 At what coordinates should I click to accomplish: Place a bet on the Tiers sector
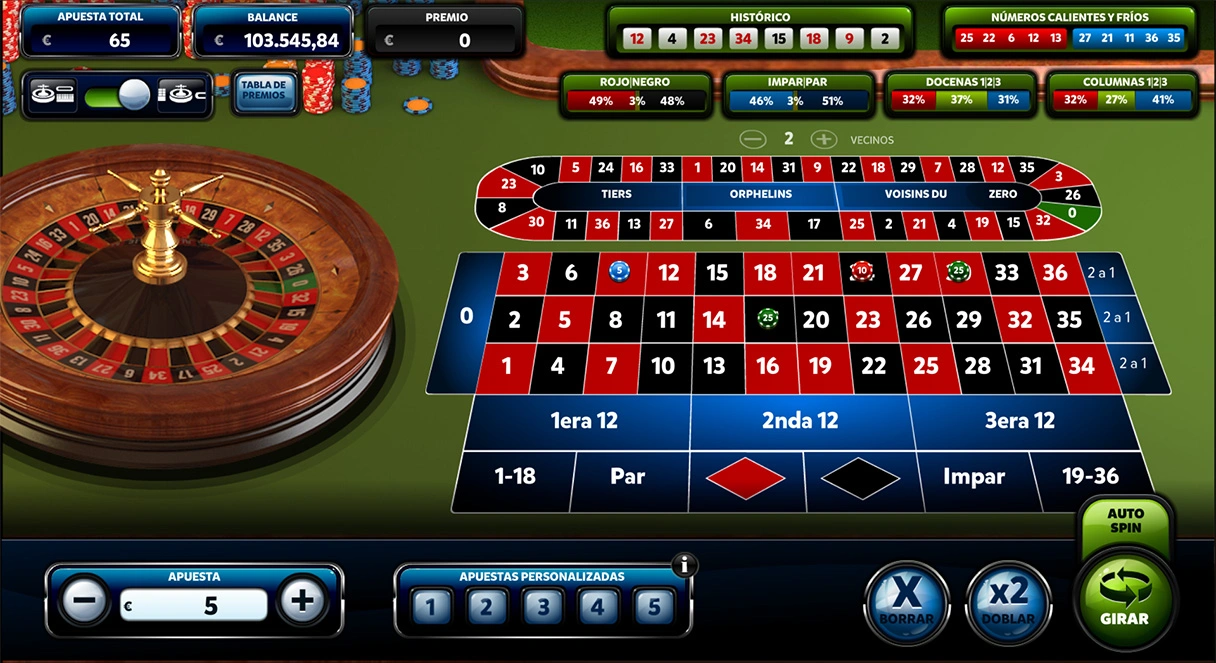point(616,194)
